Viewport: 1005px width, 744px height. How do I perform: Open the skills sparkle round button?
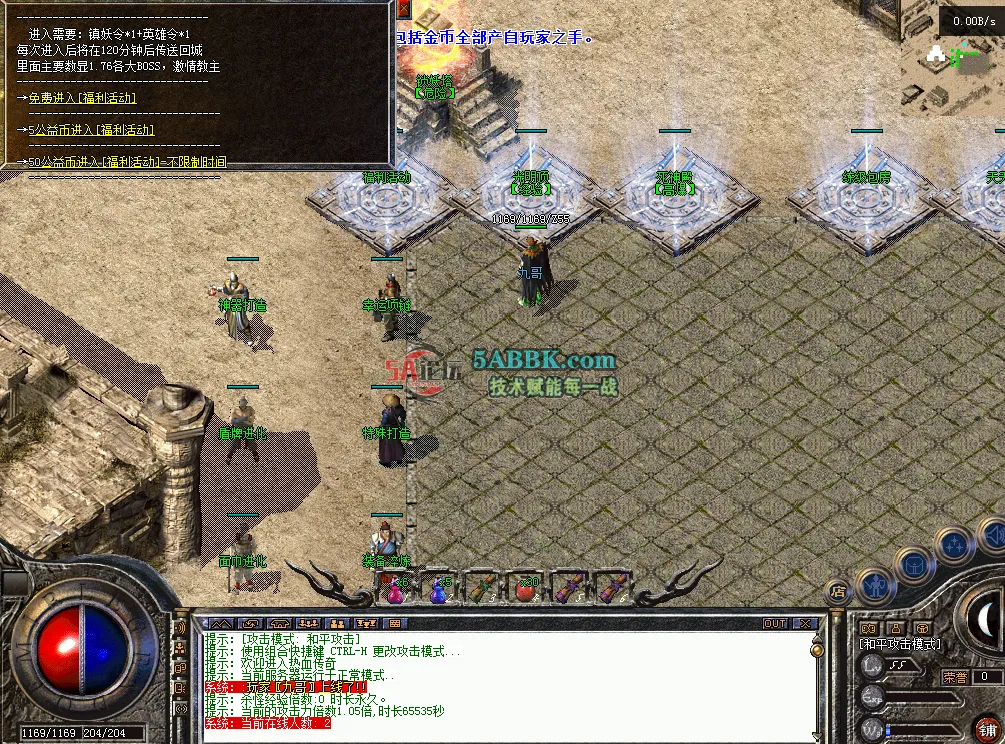pyautogui.click(x=953, y=545)
